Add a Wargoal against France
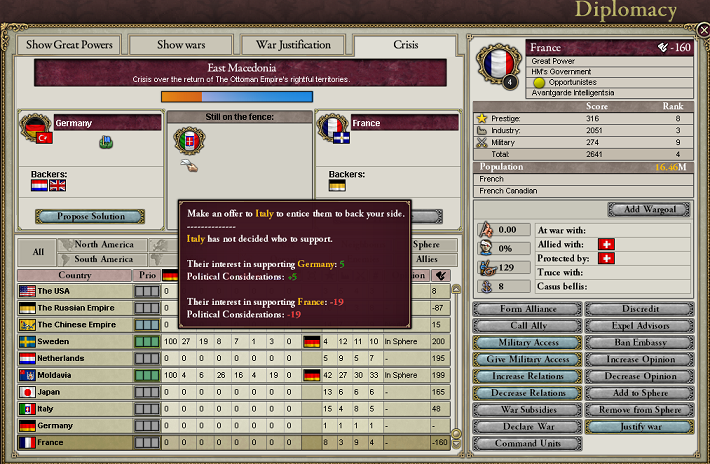The width and height of the screenshot is (710, 464). (649, 210)
